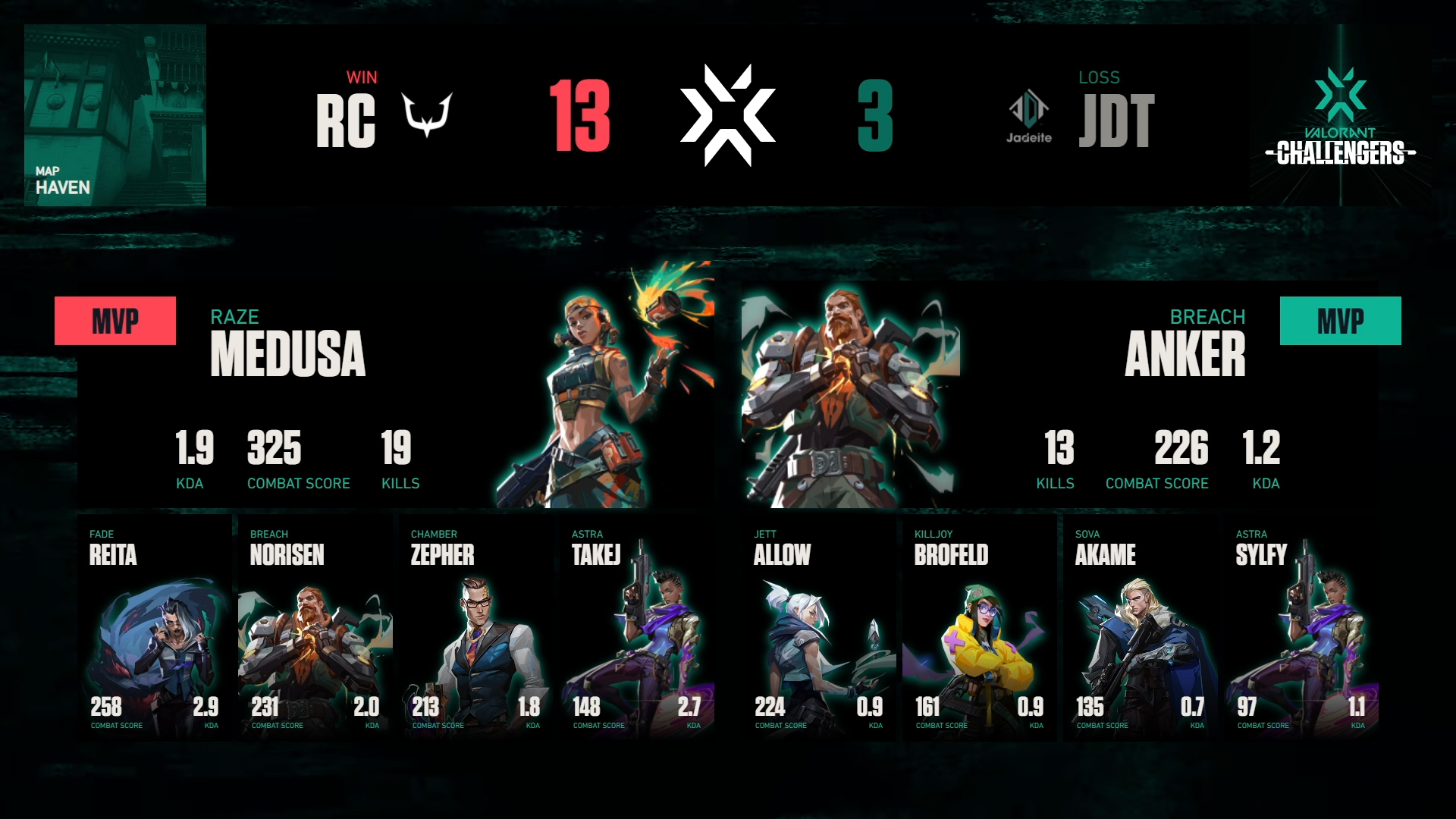
Task: Click the Jadeite team logo
Action: [1029, 116]
